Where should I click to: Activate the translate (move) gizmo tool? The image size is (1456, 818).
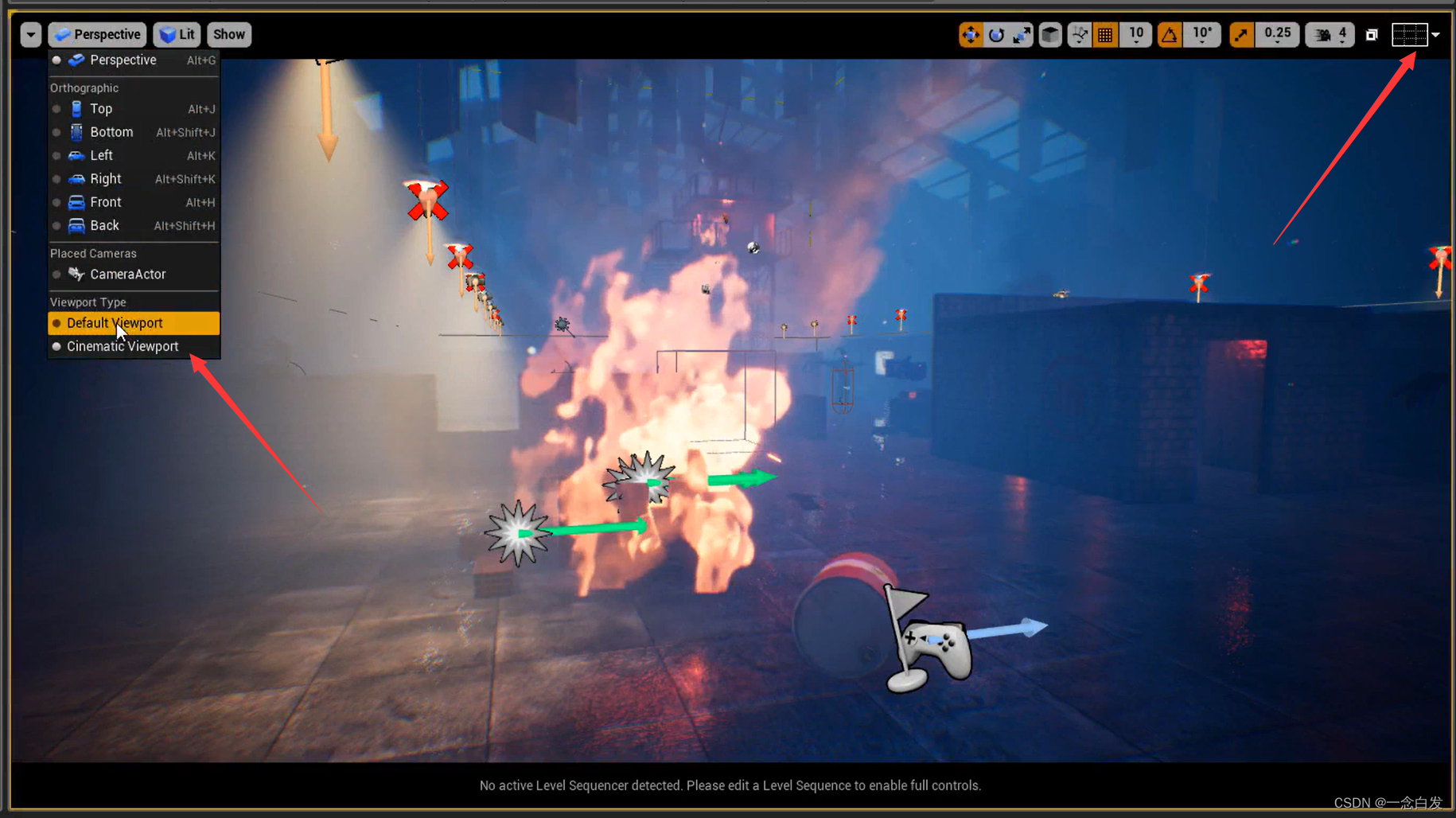pyautogui.click(x=971, y=34)
